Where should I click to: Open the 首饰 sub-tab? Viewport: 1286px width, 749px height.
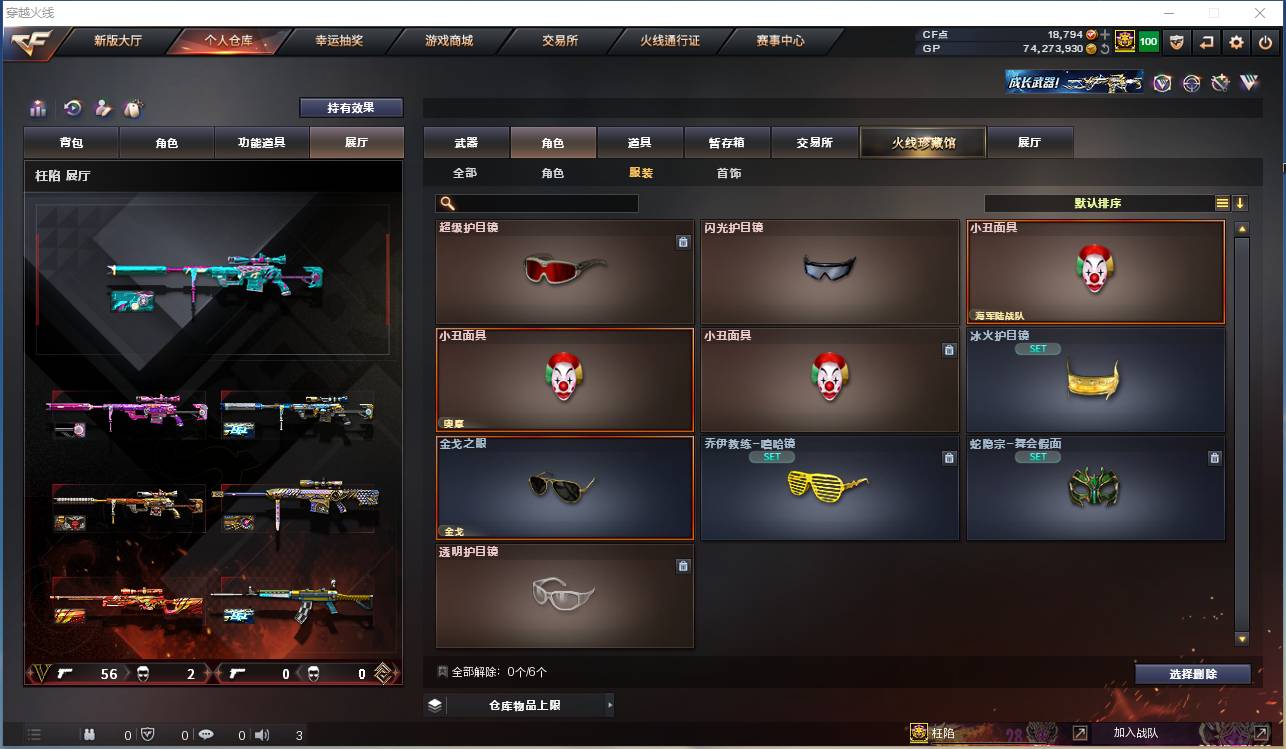(x=729, y=172)
